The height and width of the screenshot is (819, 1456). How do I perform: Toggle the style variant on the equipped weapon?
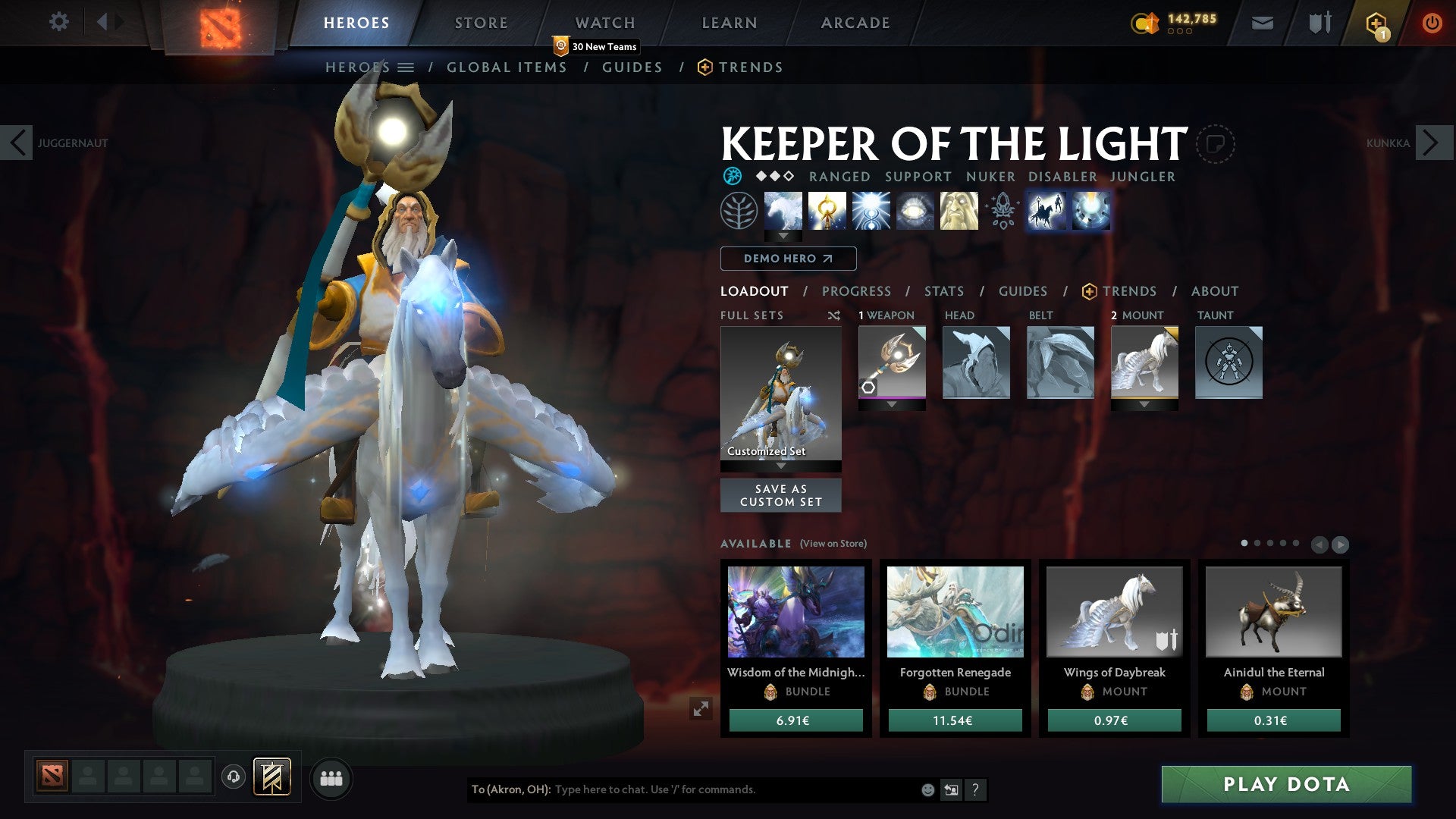[x=868, y=387]
